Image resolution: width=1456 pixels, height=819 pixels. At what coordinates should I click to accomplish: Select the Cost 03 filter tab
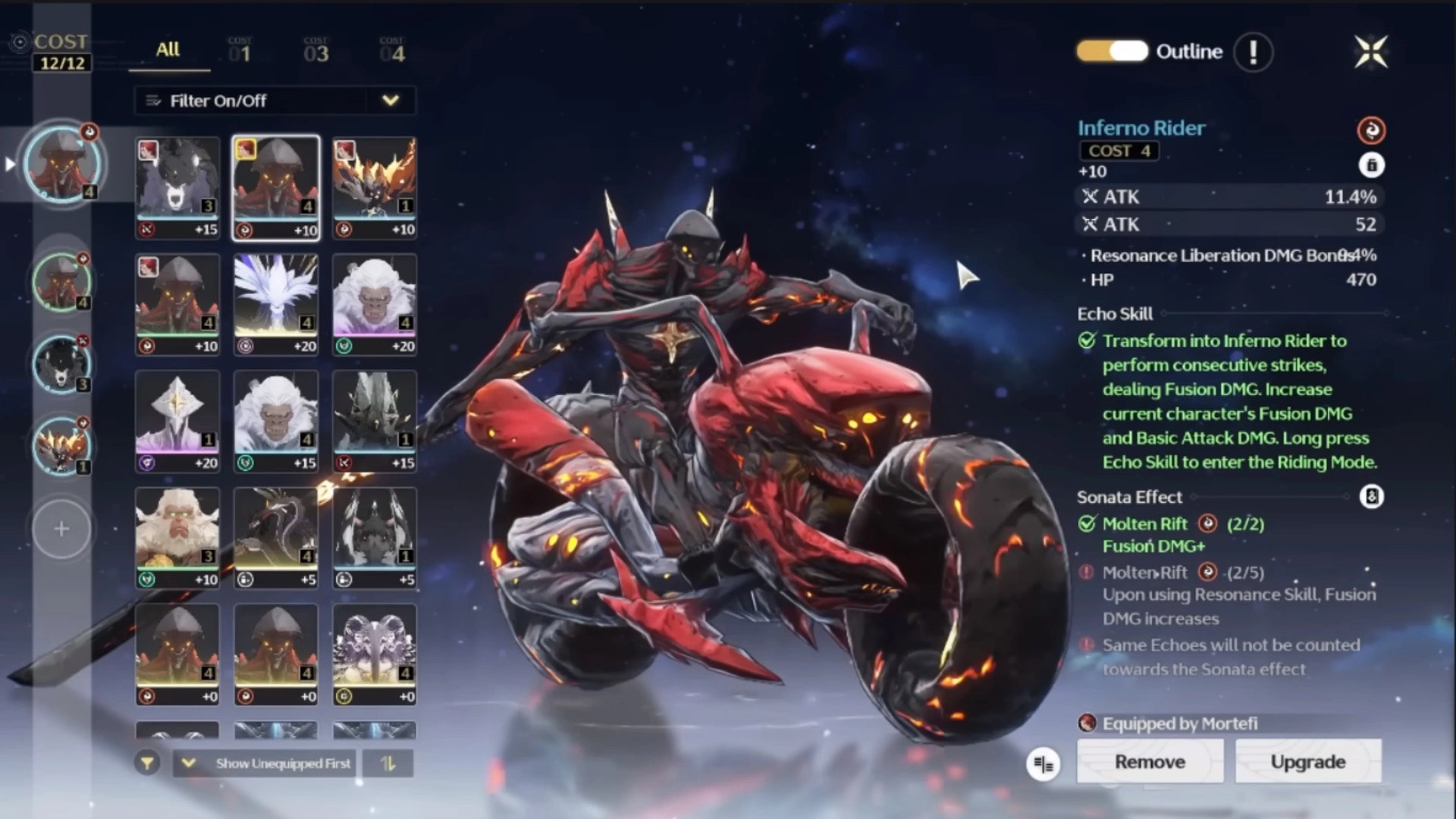(315, 50)
